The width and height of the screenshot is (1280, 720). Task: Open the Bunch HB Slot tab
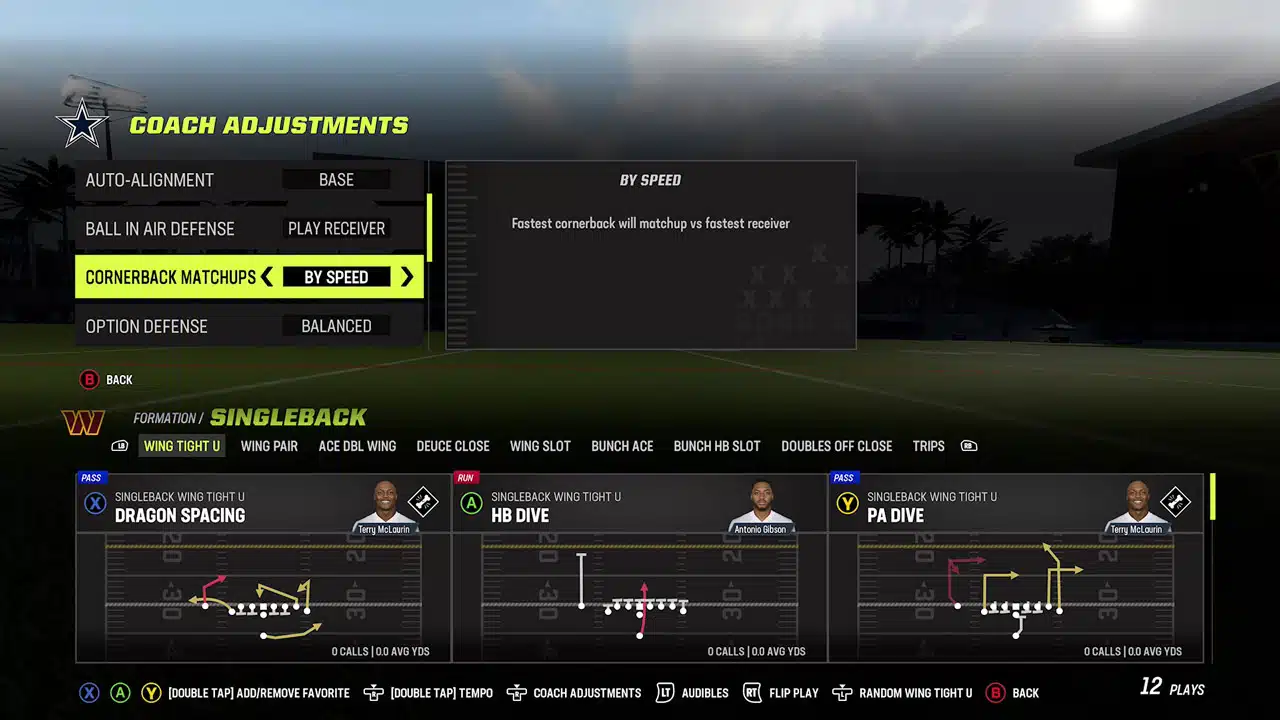(717, 446)
